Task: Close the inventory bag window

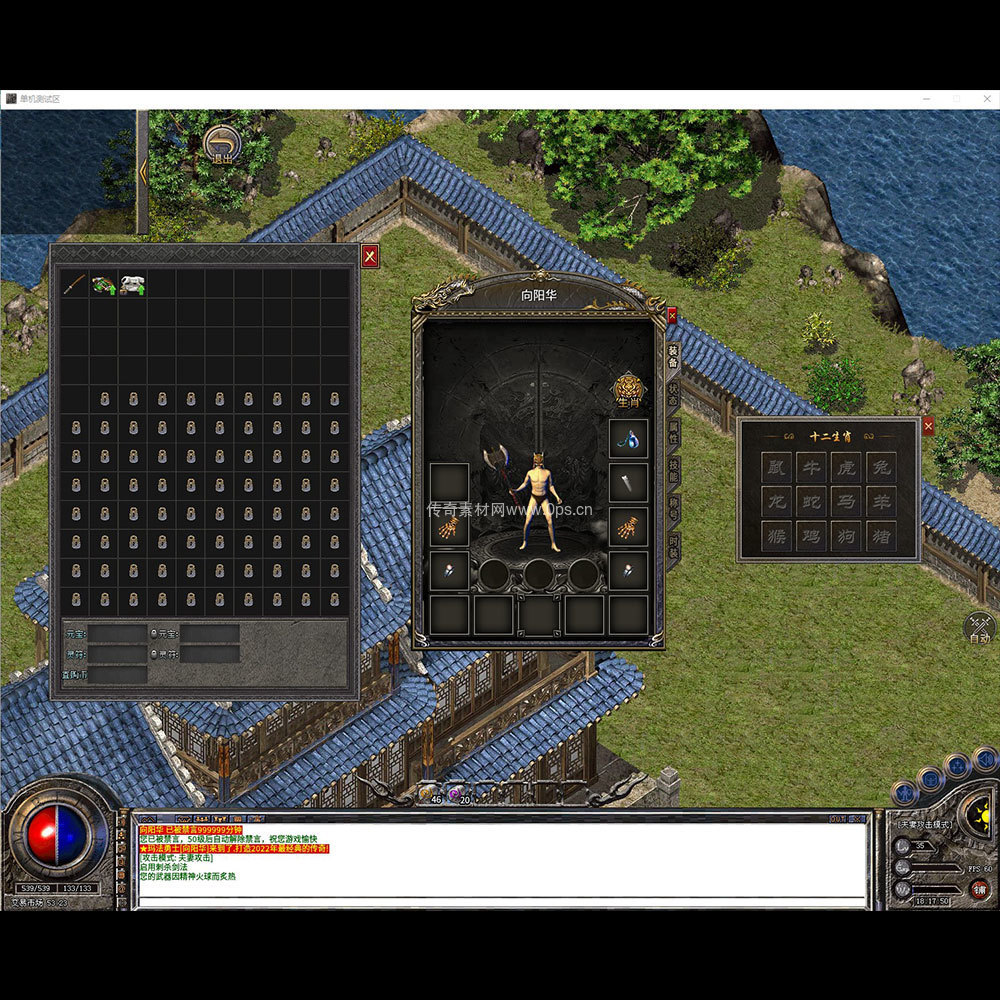Action: click(x=370, y=255)
